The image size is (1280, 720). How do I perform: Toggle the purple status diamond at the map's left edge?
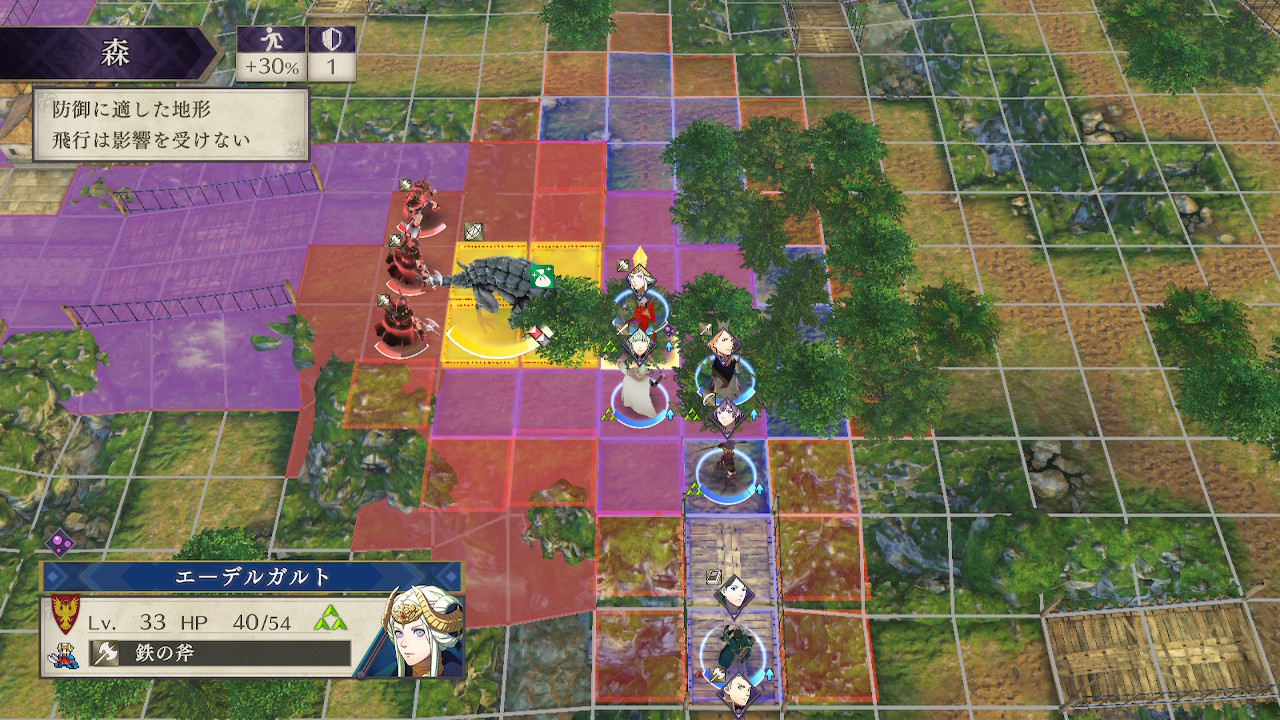click(x=62, y=541)
